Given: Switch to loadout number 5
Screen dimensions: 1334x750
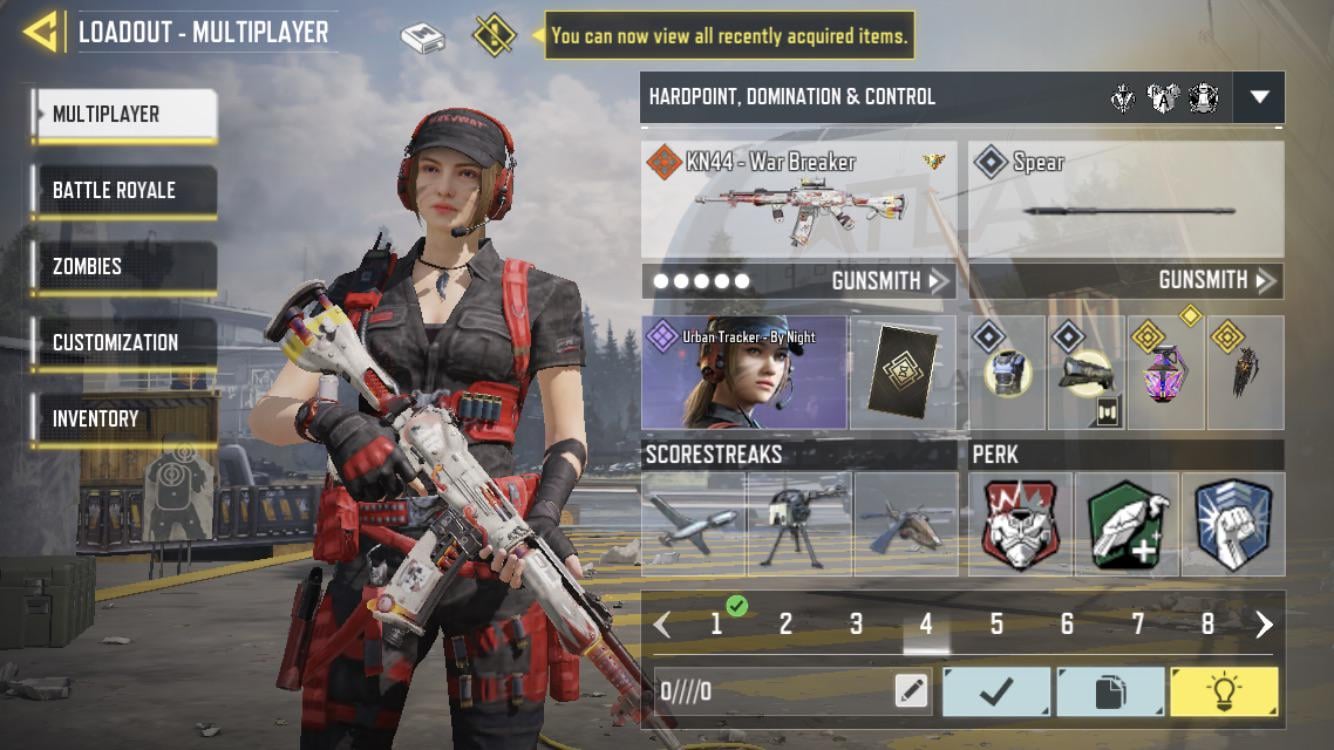Looking at the screenshot, I should point(996,625).
